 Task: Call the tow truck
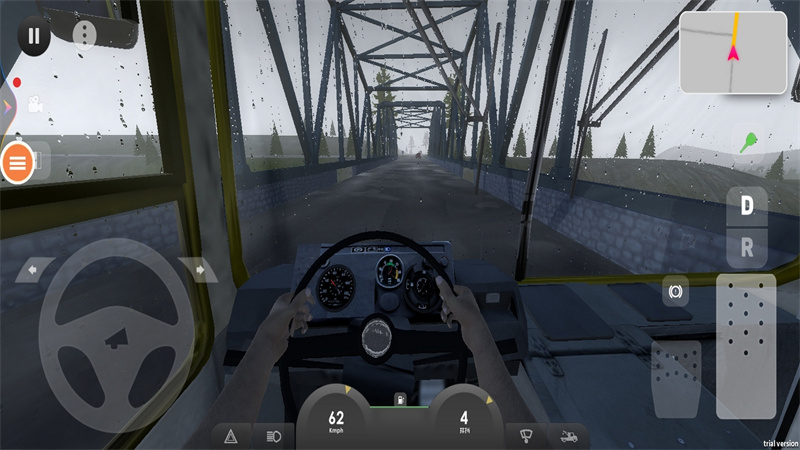[x=568, y=436]
